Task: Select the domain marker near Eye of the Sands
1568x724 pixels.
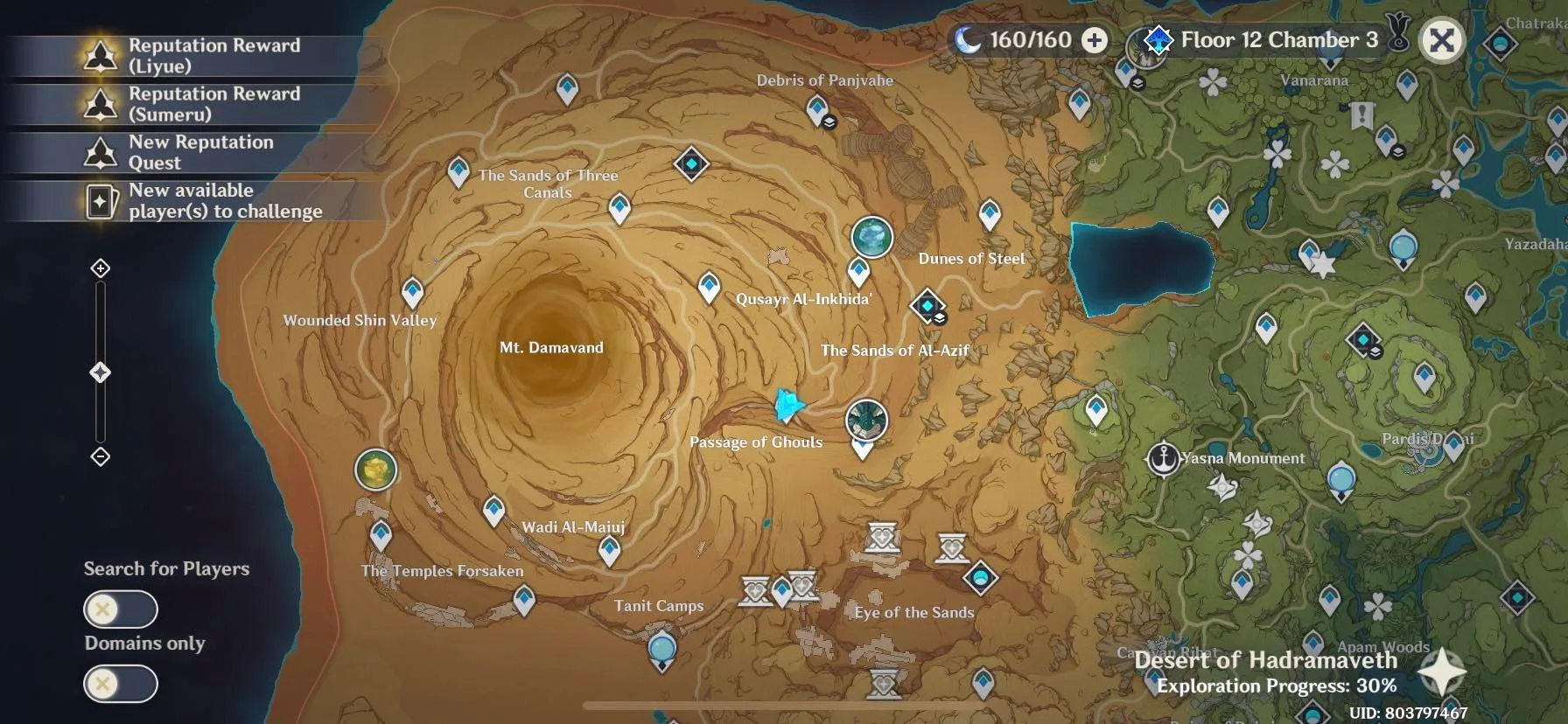Action: (x=980, y=577)
